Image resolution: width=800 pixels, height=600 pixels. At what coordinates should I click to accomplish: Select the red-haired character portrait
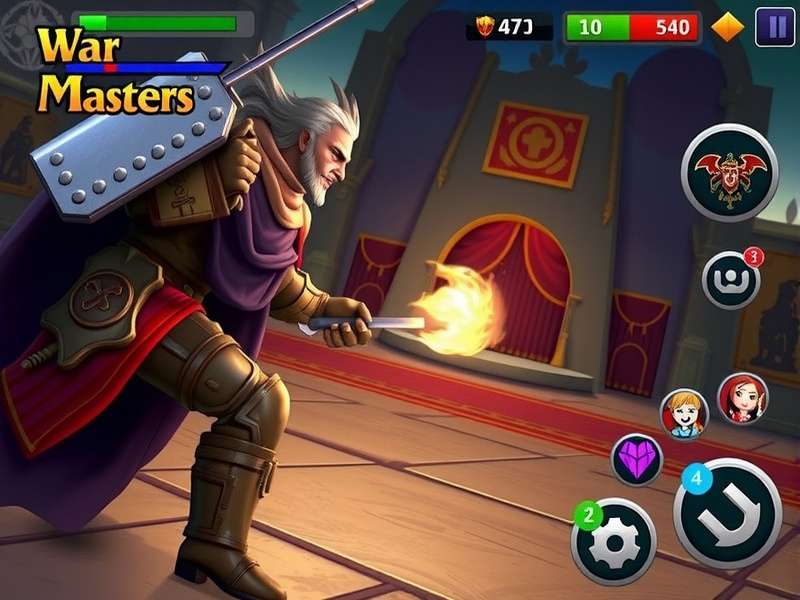coord(742,398)
